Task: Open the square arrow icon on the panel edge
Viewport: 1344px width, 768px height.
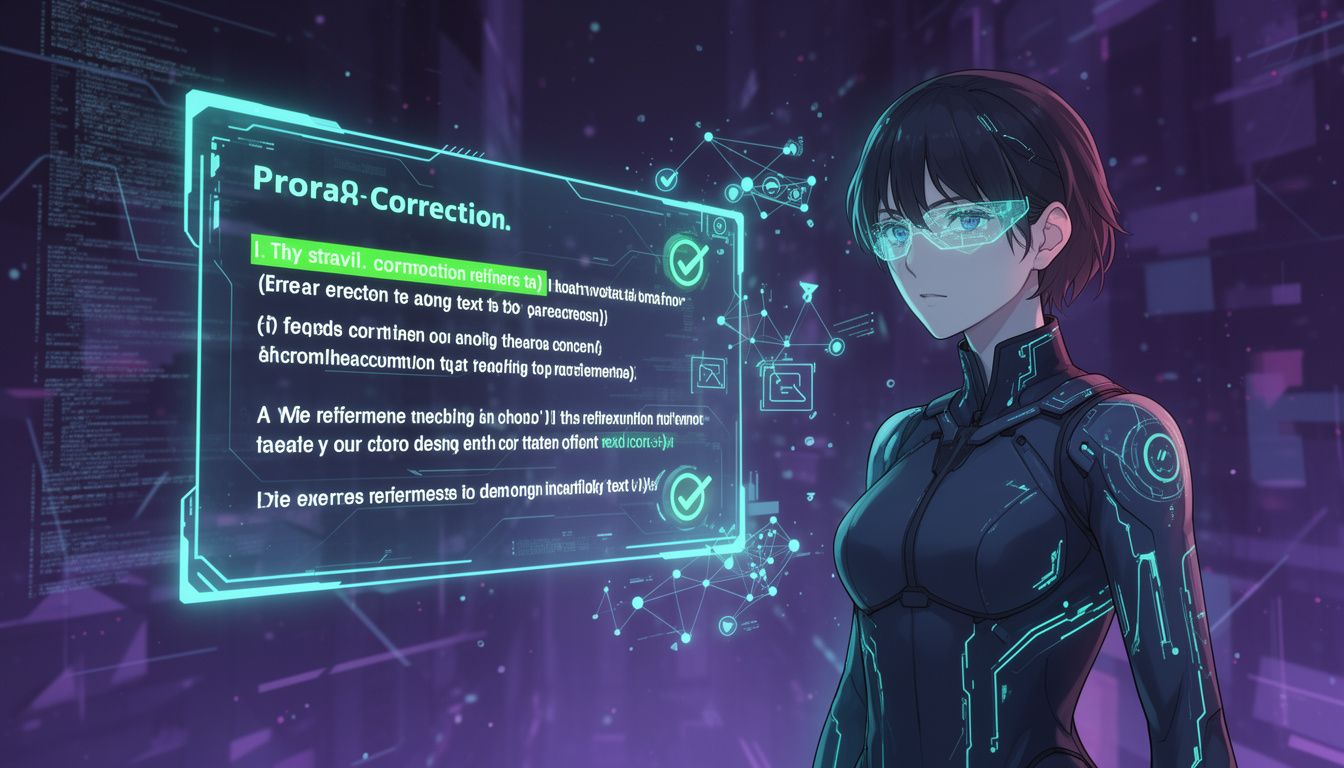Action: (711, 374)
